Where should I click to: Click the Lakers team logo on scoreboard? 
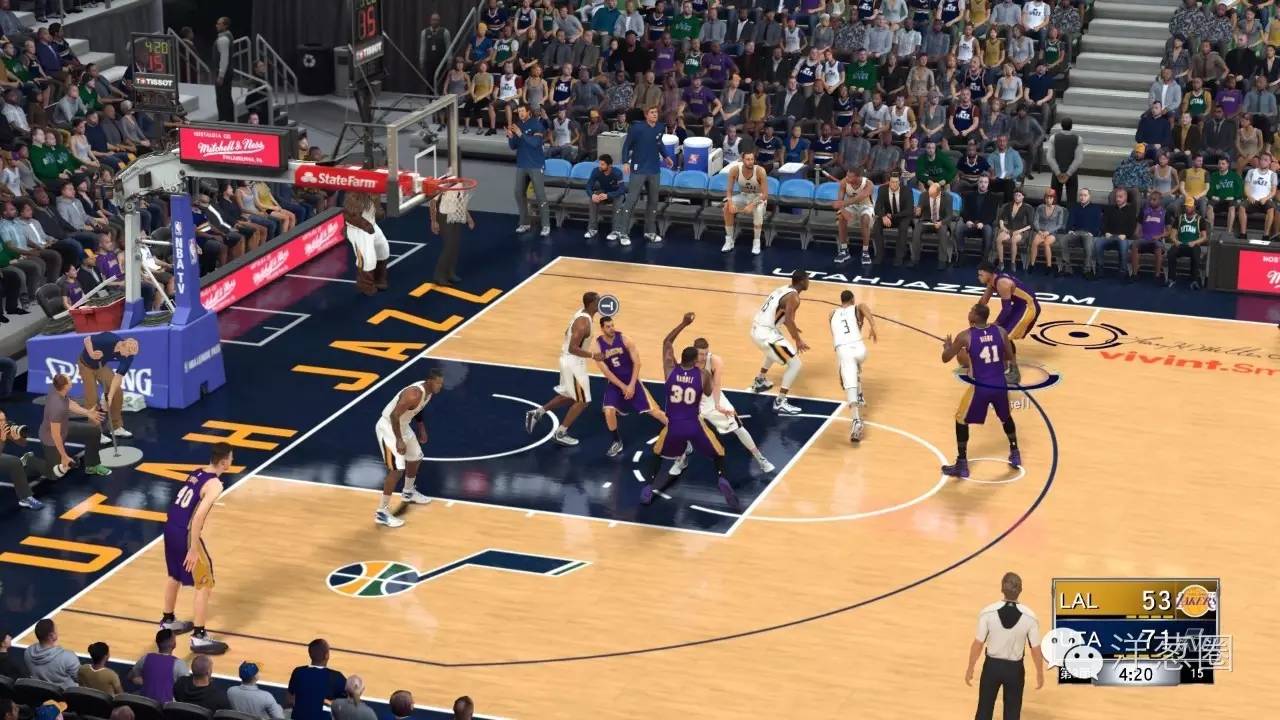tap(1196, 599)
